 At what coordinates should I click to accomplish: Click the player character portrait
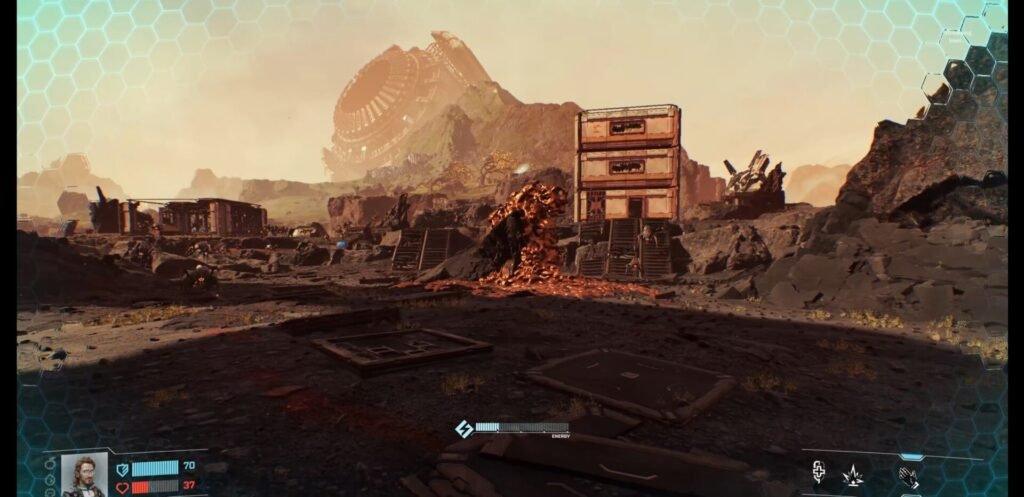(x=84, y=473)
